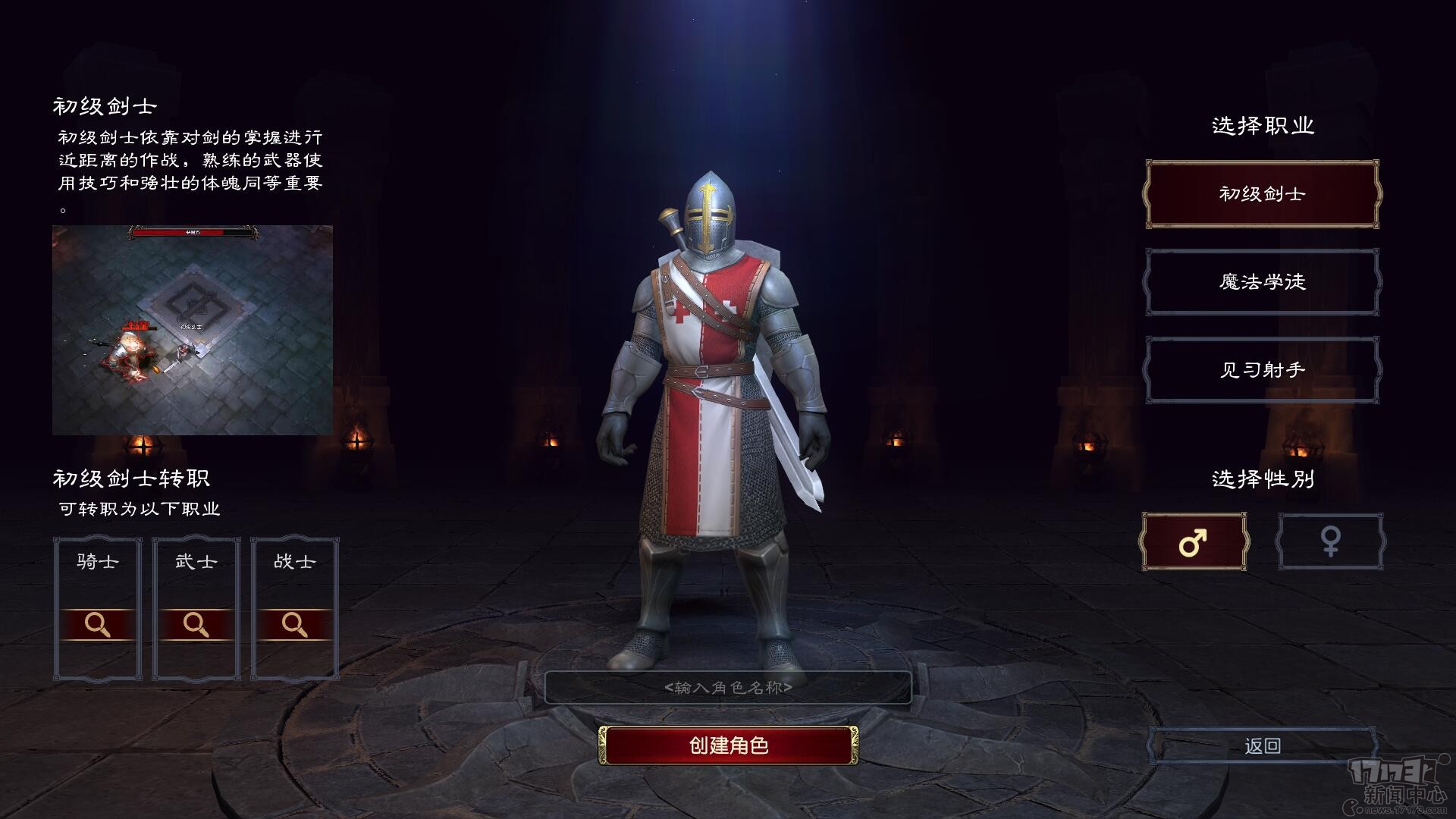Open the 骑士 class preview with the magnifier icon

point(97,624)
